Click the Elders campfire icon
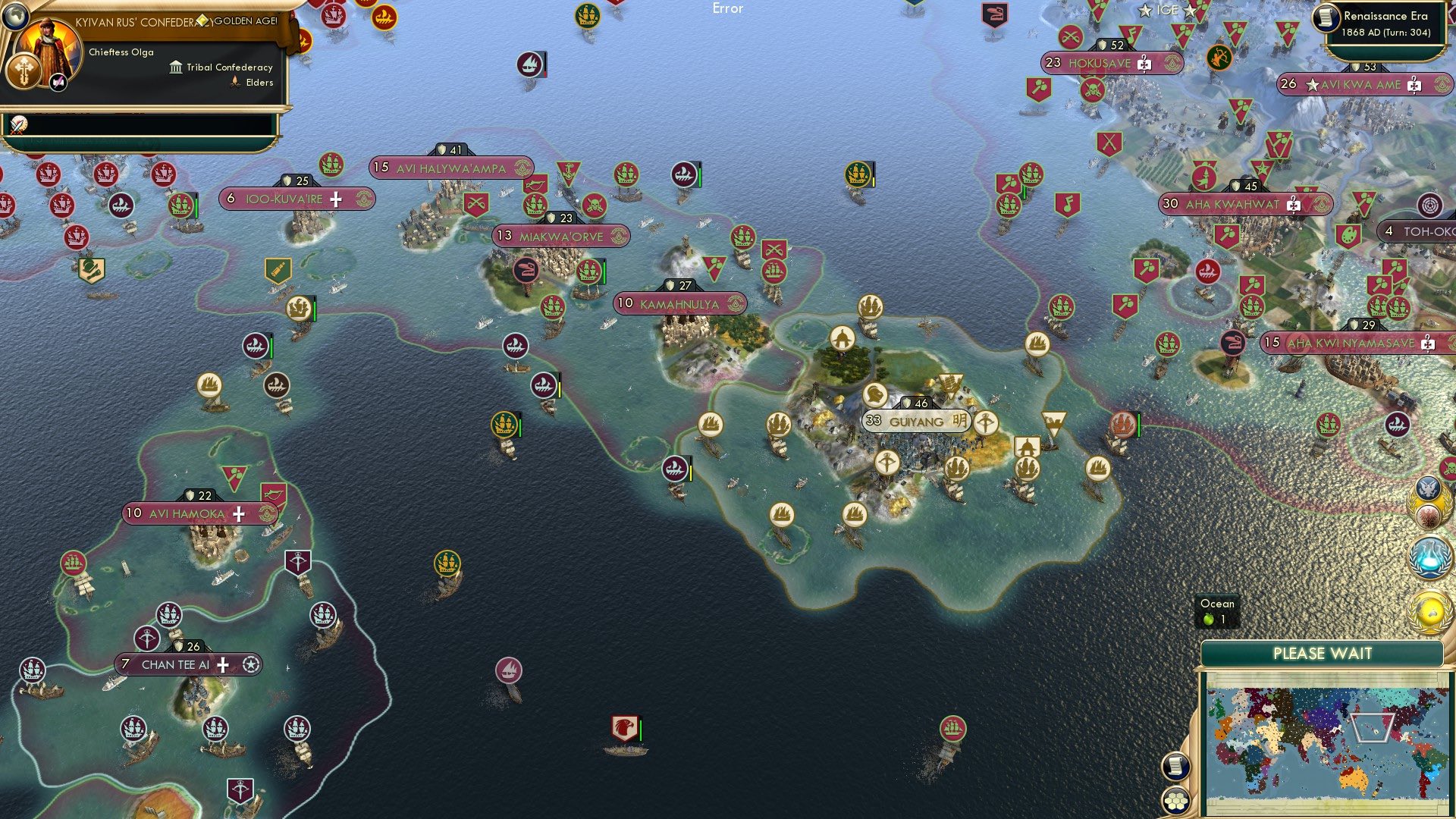 point(235,82)
